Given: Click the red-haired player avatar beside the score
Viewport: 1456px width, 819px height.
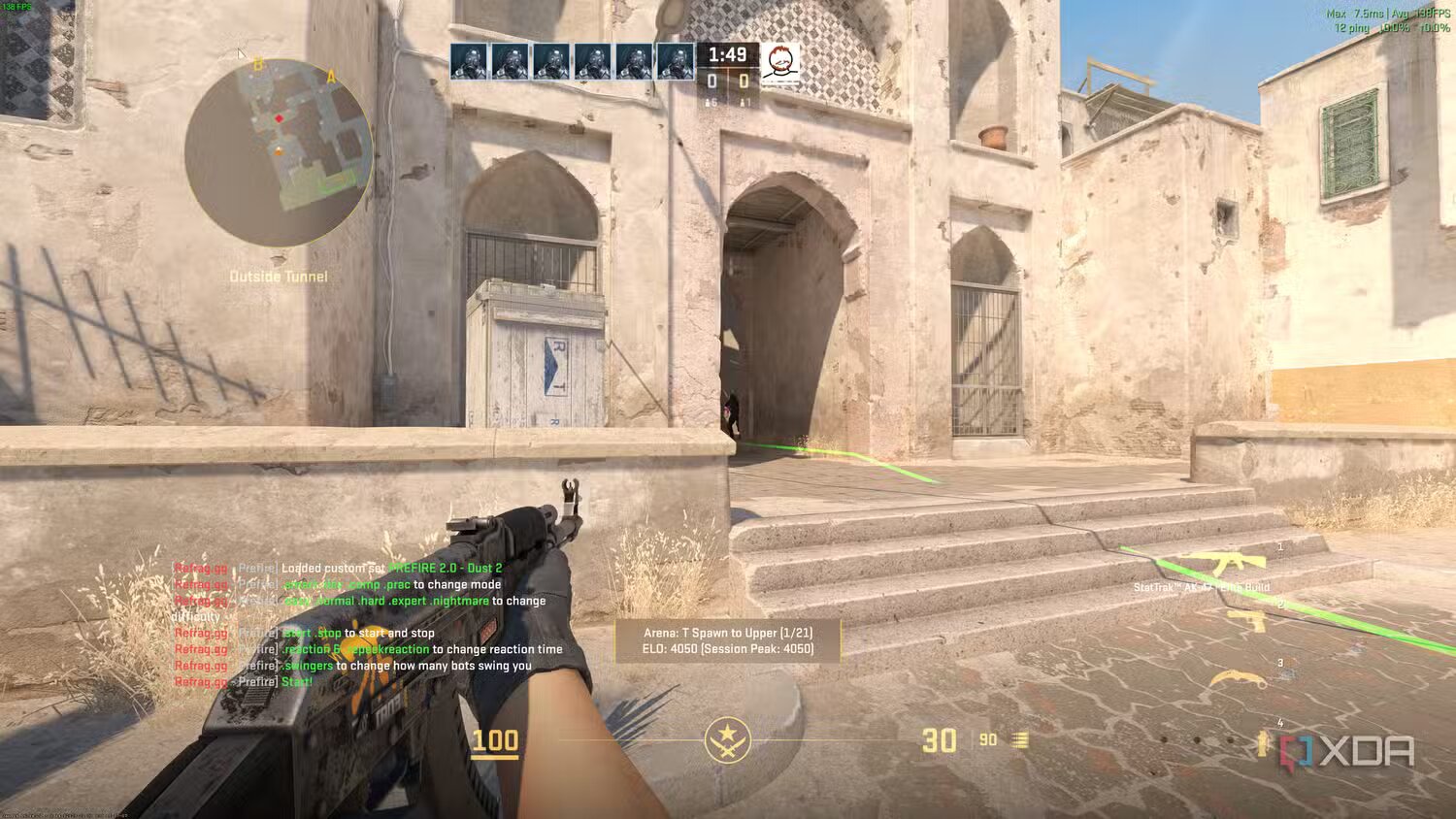Looking at the screenshot, I should [779, 63].
